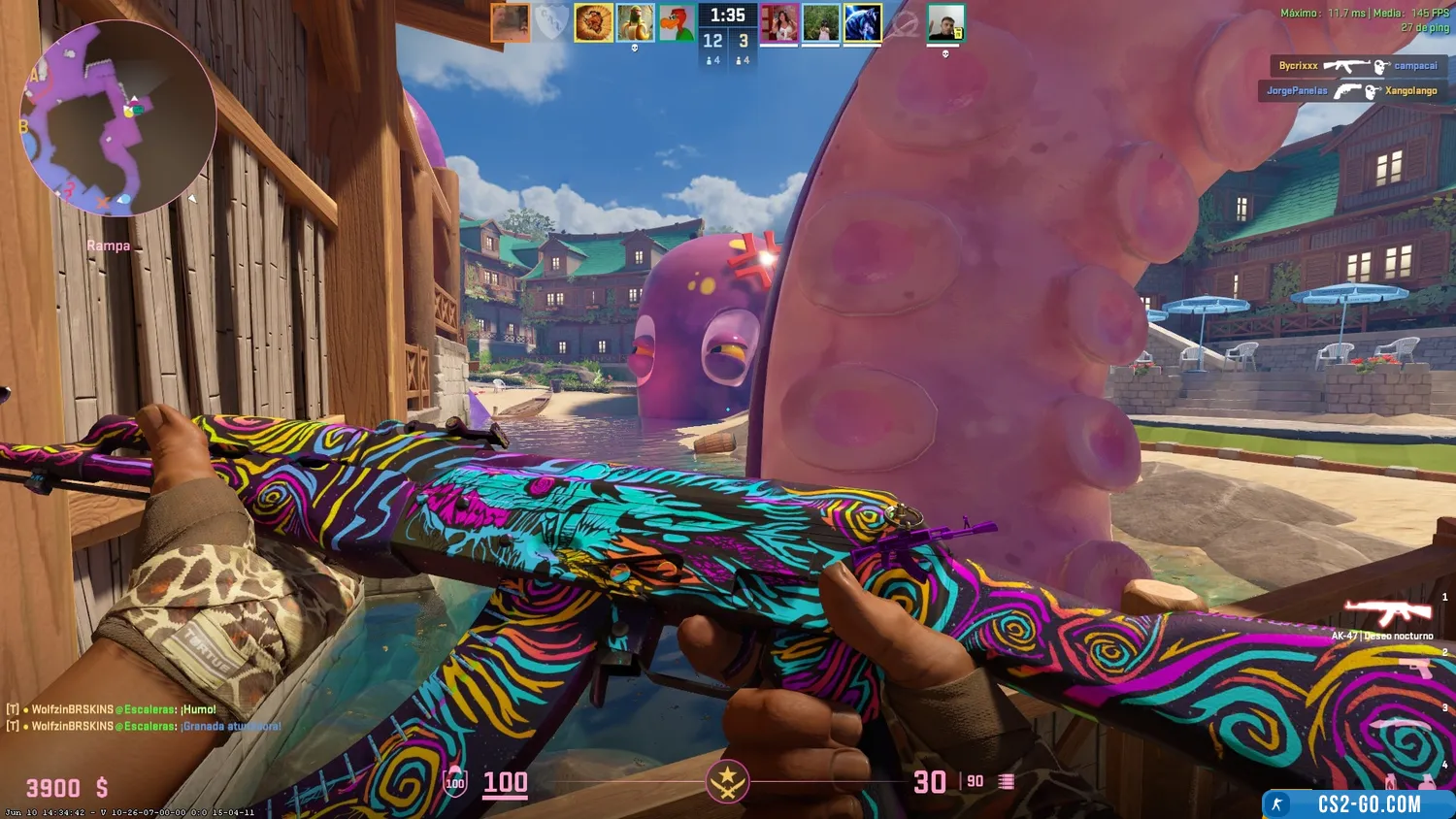Select the AK-47 weapon slot
1456x819 pixels.
tap(1387, 613)
